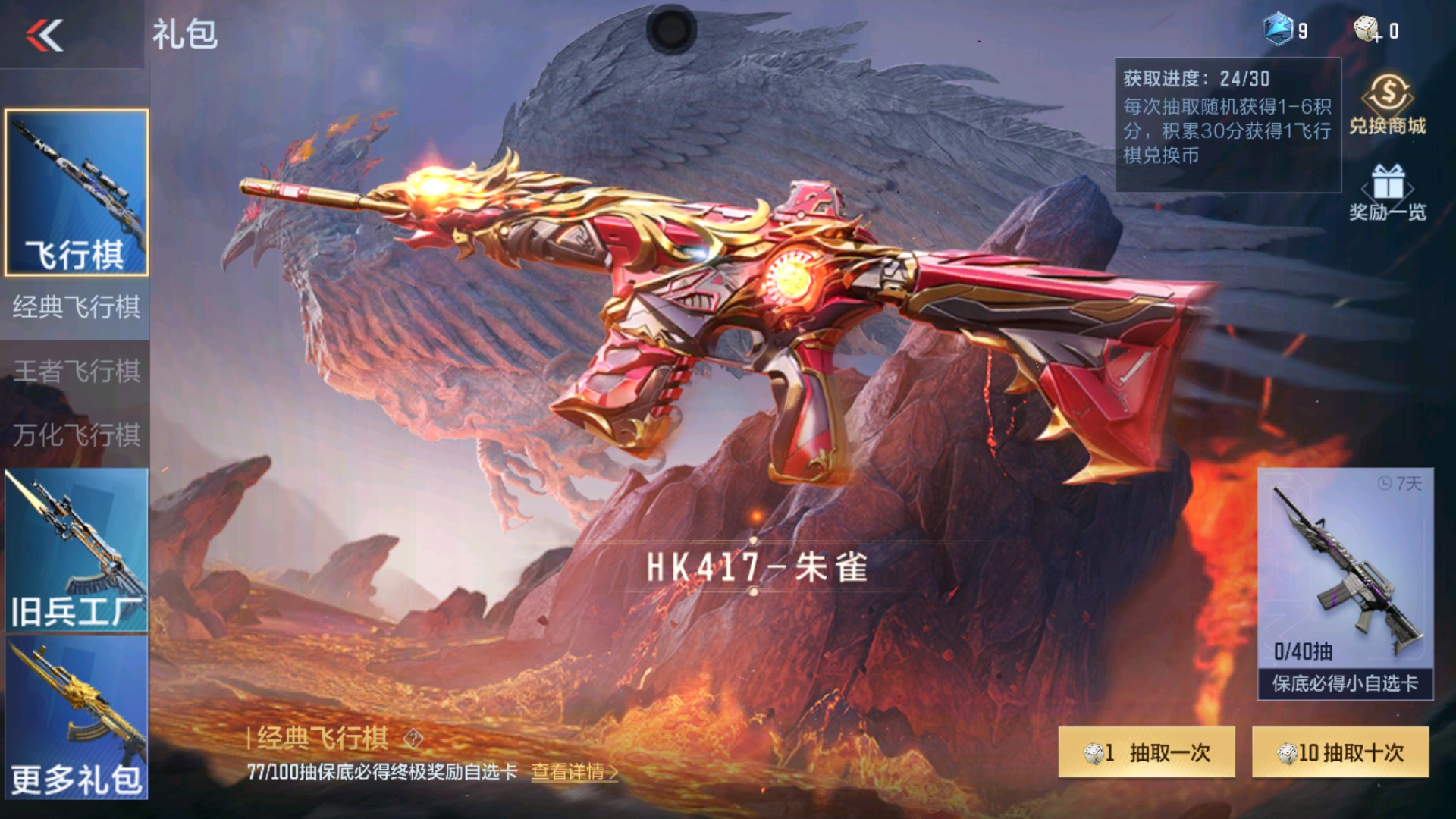Select the 飞行棋 weapon icon in sidebar
The image size is (1456, 819).
click(x=76, y=193)
